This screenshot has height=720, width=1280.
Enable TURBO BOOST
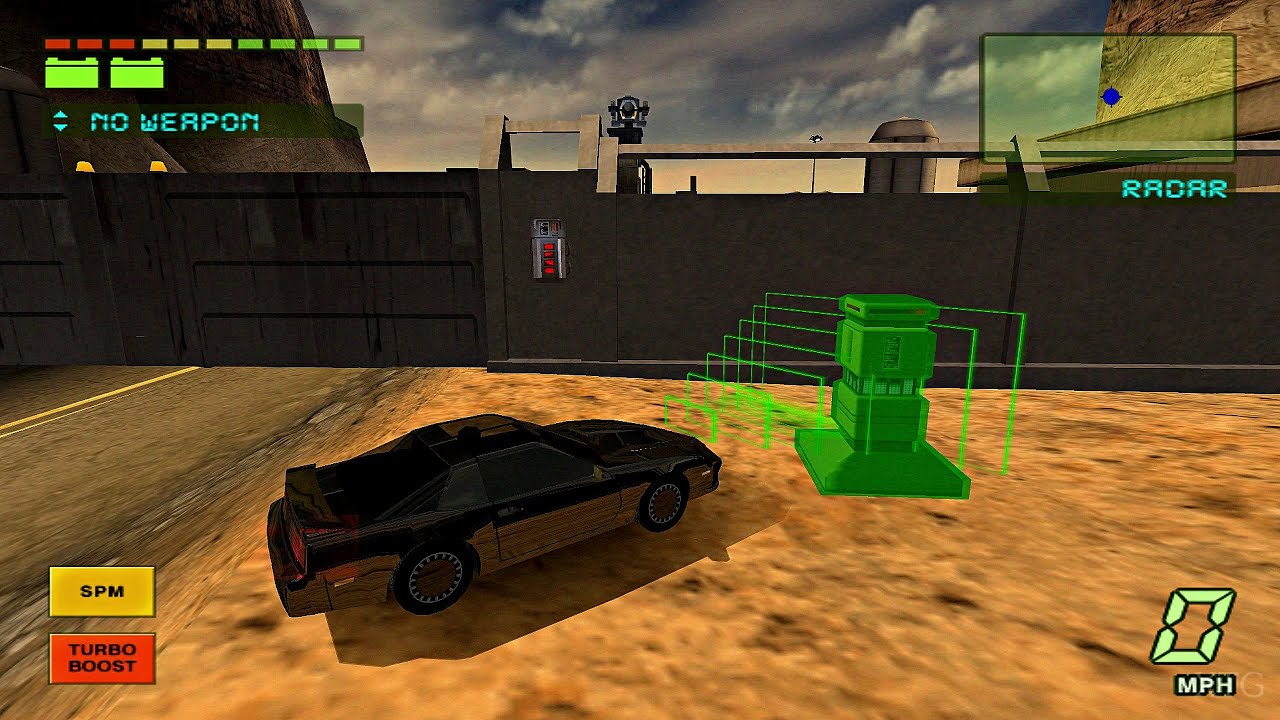pos(103,659)
